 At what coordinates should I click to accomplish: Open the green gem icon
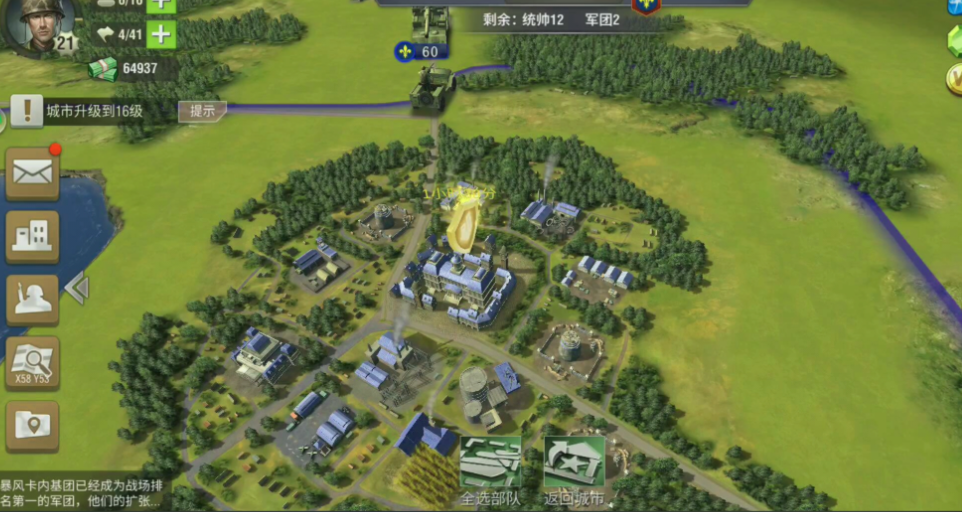(x=954, y=41)
